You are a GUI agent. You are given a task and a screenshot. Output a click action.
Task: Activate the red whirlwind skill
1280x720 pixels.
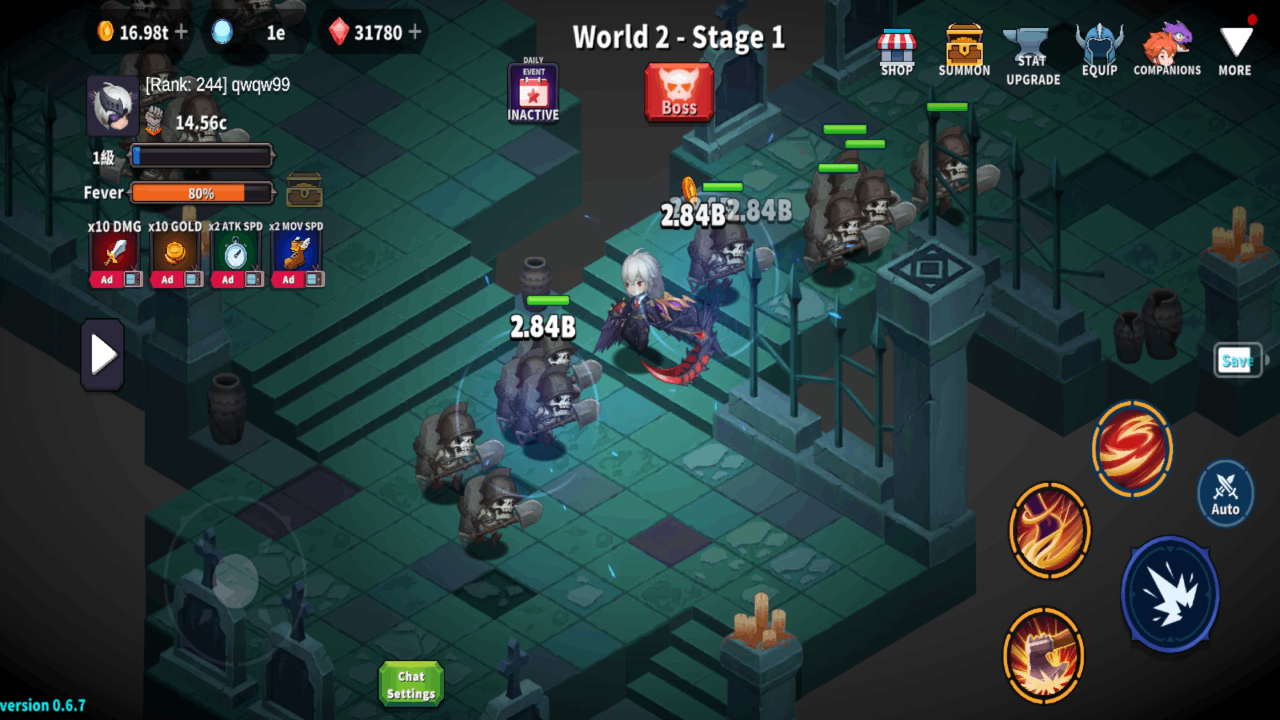point(1131,448)
